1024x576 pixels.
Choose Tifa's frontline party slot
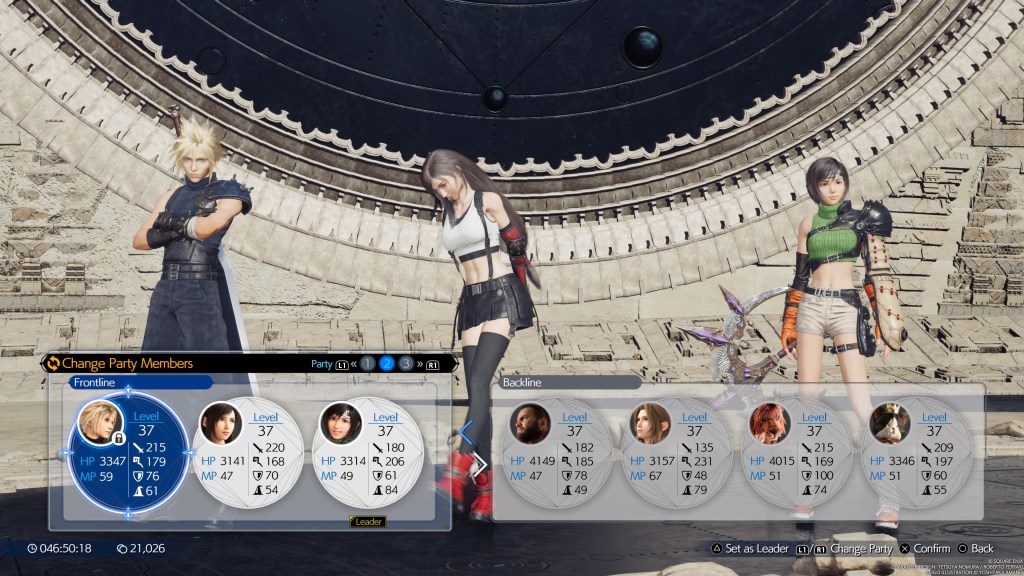(x=250, y=455)
